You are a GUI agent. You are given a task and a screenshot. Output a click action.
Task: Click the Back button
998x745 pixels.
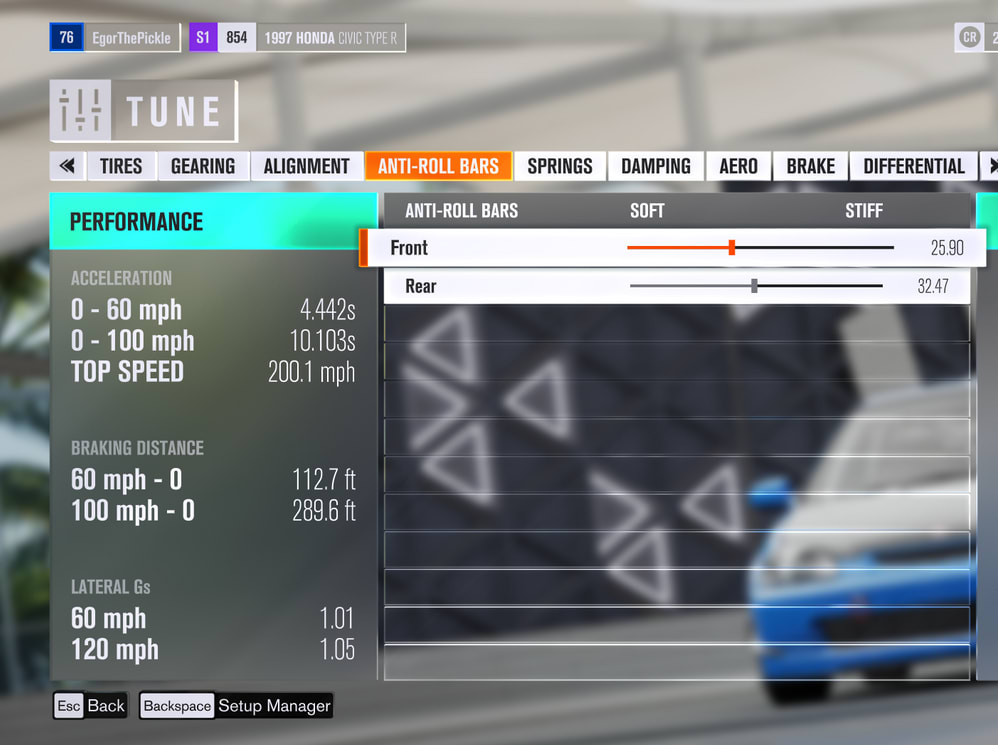coord(90,706)
